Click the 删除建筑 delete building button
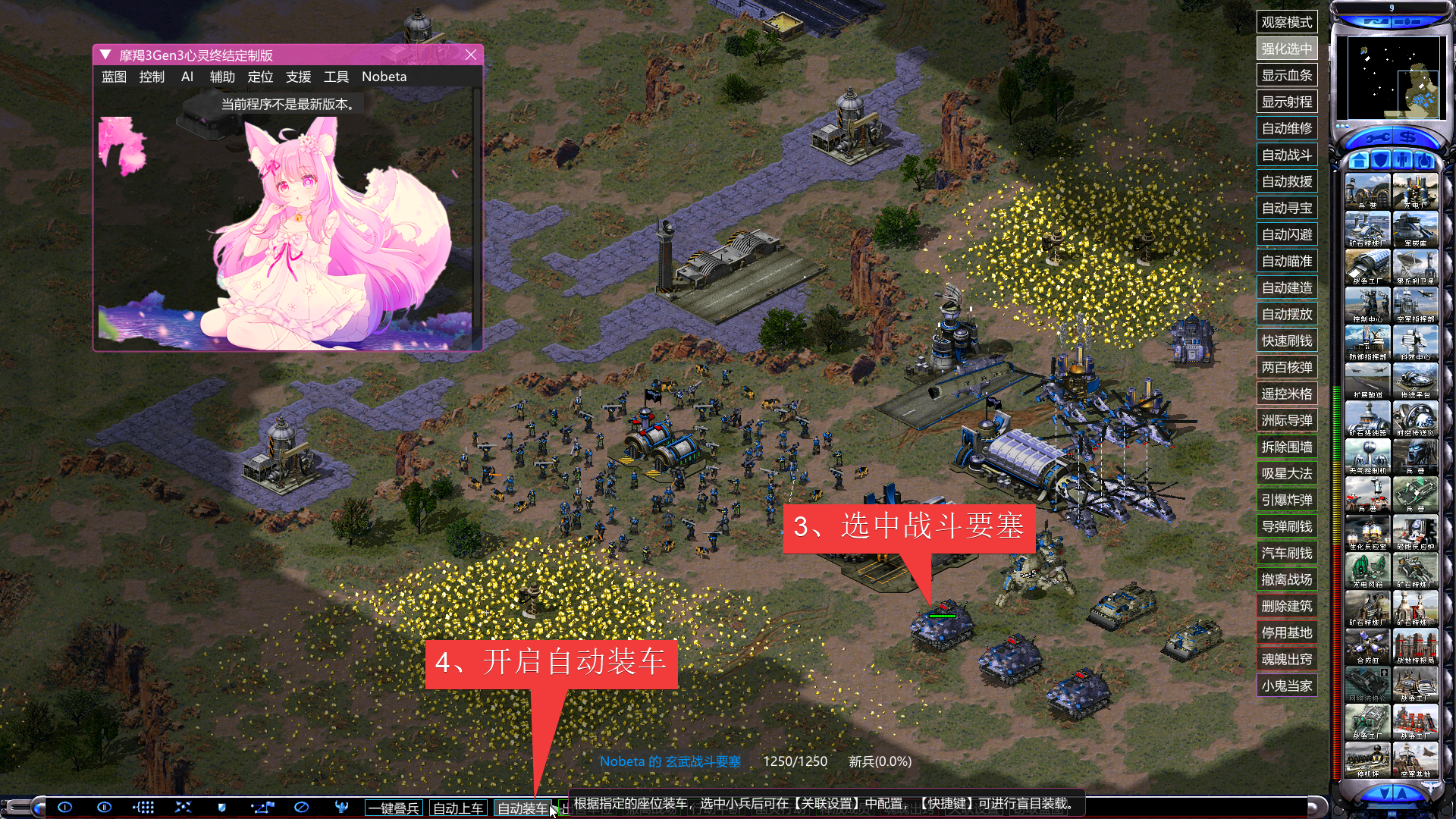The height and width of the screenshot is (819, 1456). [1287, 606]
